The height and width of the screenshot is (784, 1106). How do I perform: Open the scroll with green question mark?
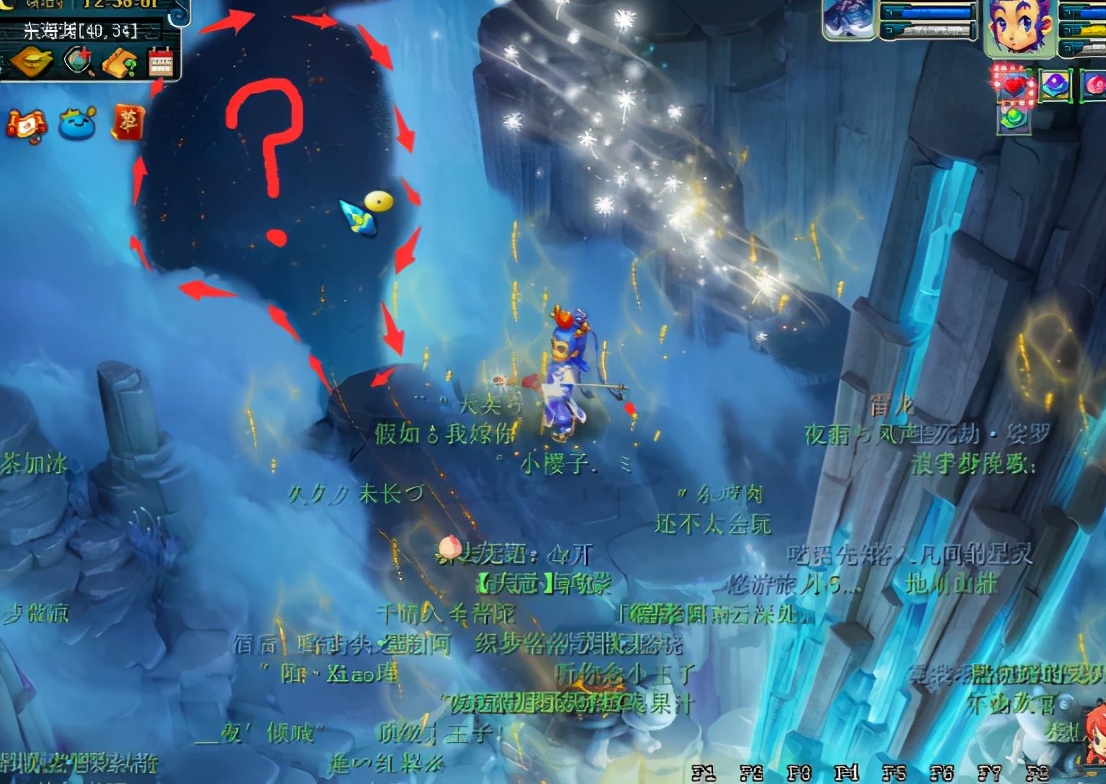(119, 62)
